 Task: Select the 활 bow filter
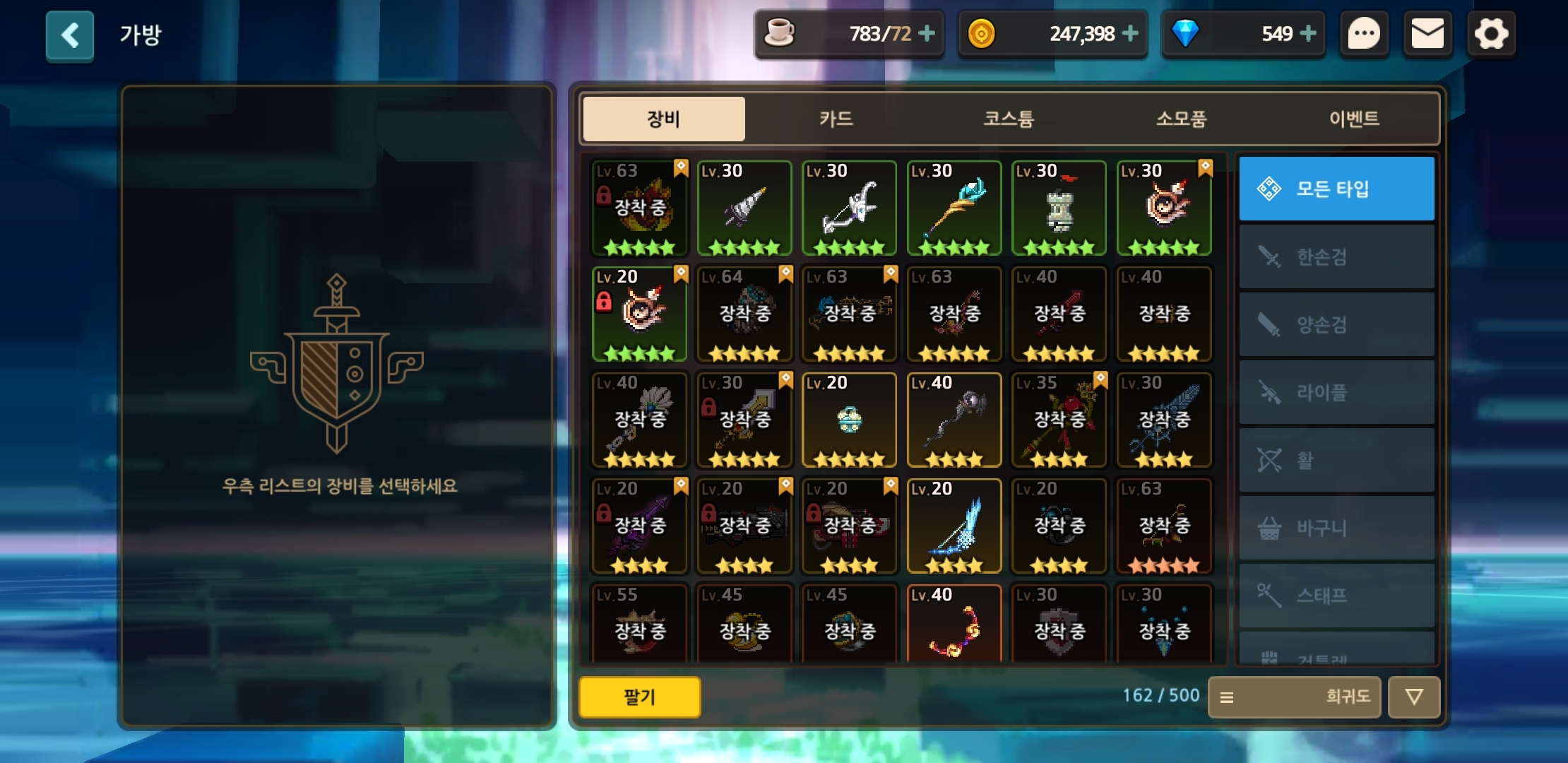[x=1336, y=460]
